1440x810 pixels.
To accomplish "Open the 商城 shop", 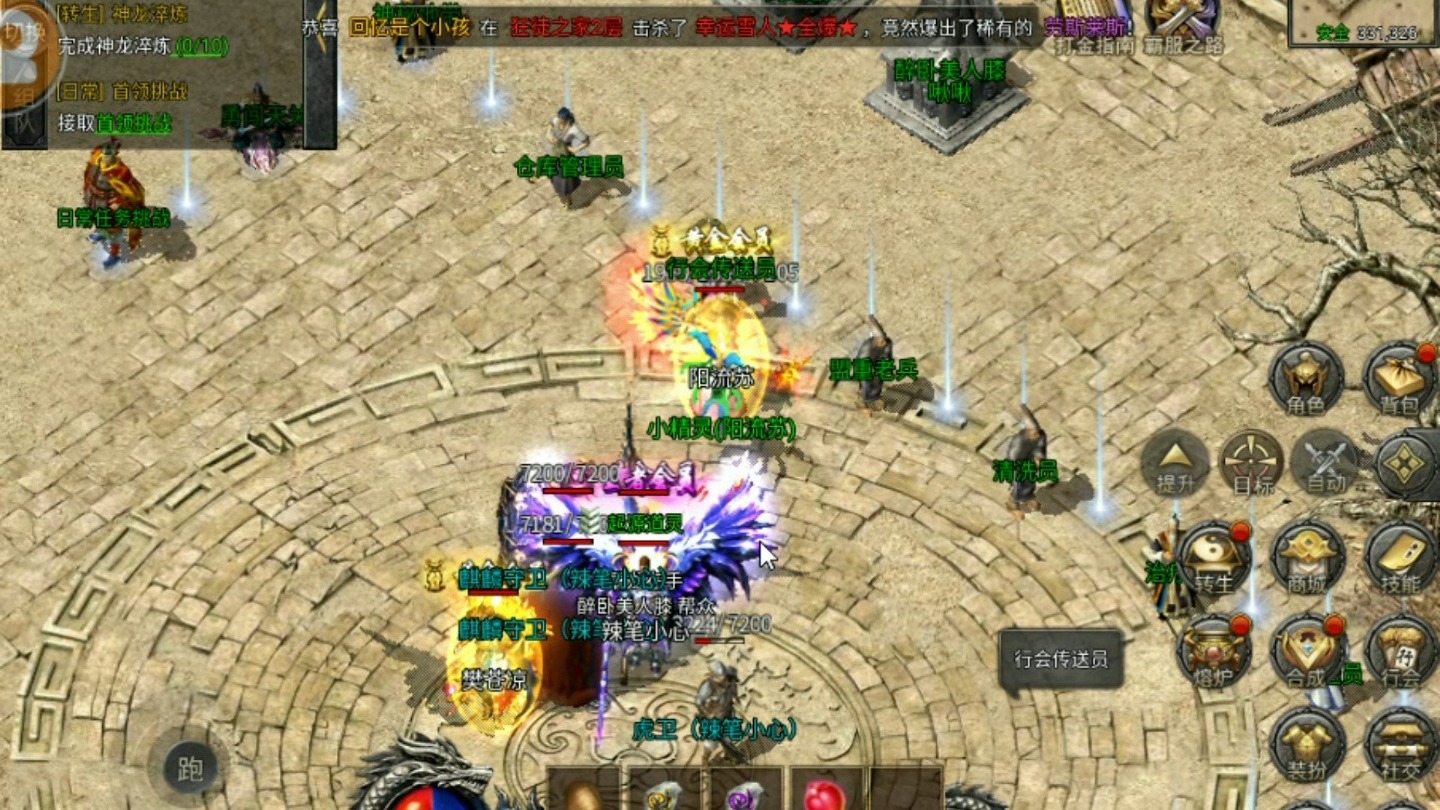I will [1308, 556].
